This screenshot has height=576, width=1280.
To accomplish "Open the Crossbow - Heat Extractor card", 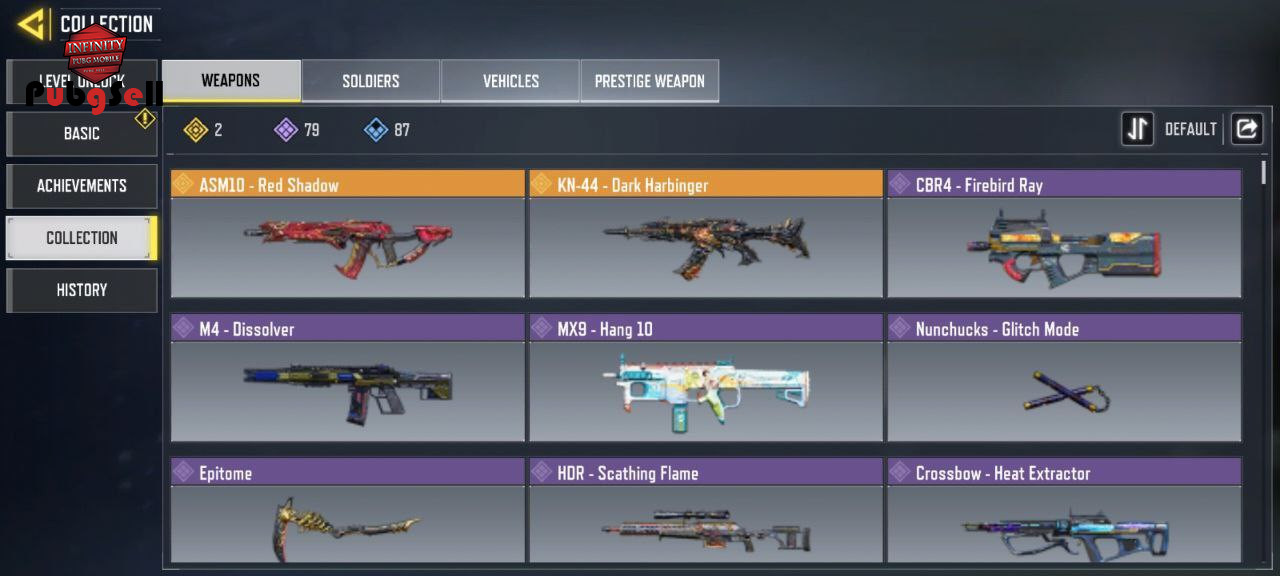I will 1064,512.
